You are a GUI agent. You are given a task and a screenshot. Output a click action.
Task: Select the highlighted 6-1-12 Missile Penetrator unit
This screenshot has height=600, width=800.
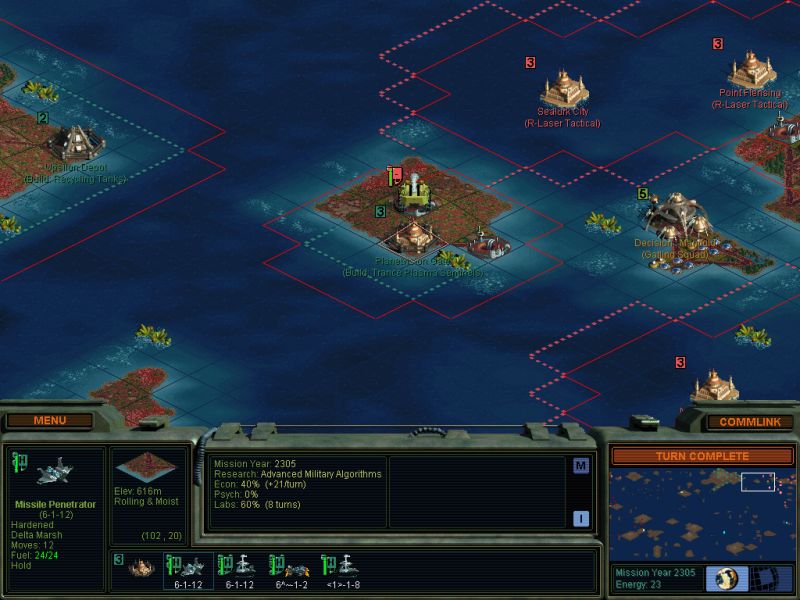coord(190,568)
